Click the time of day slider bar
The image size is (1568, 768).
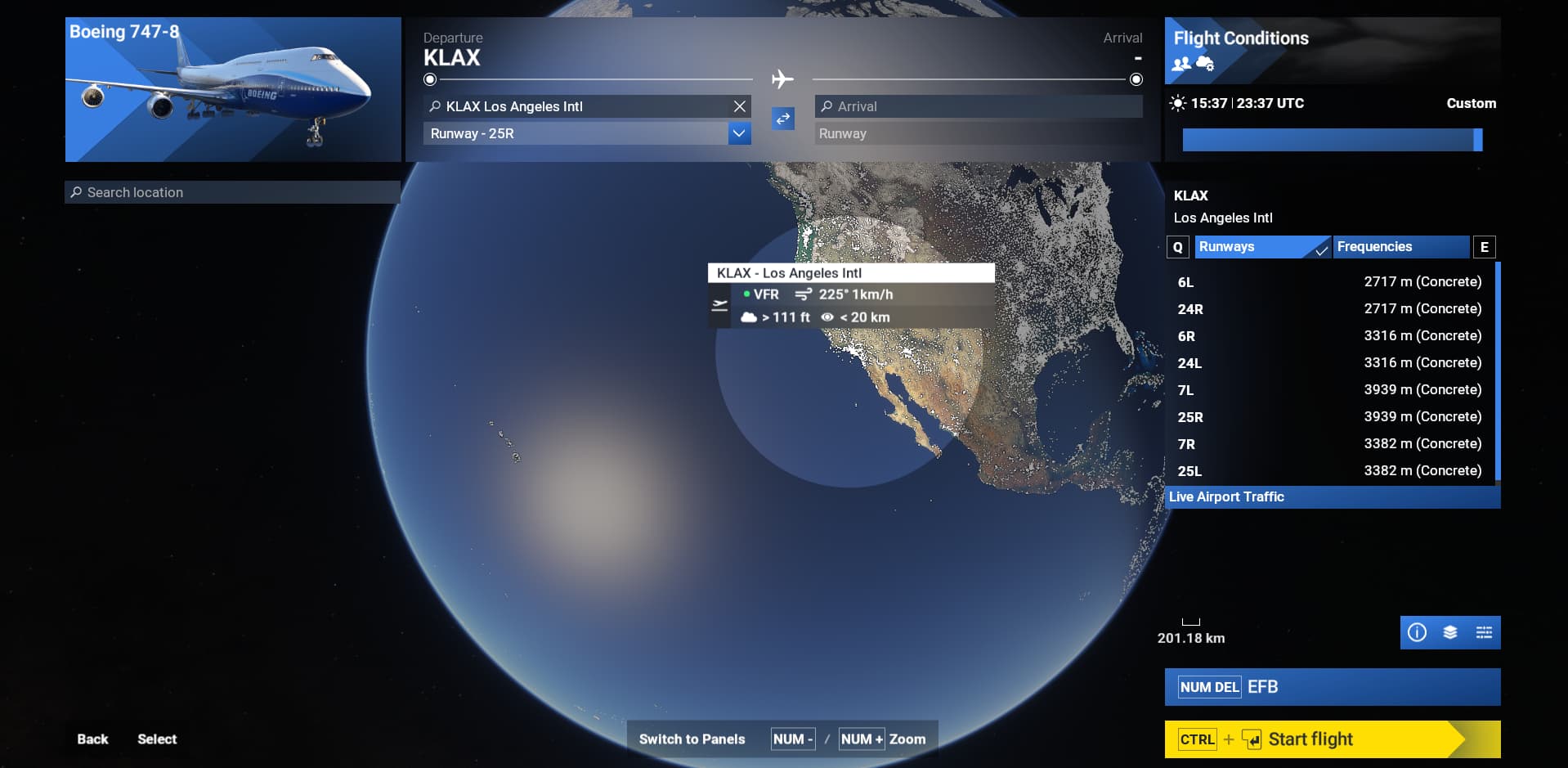tap(1331, 140)
